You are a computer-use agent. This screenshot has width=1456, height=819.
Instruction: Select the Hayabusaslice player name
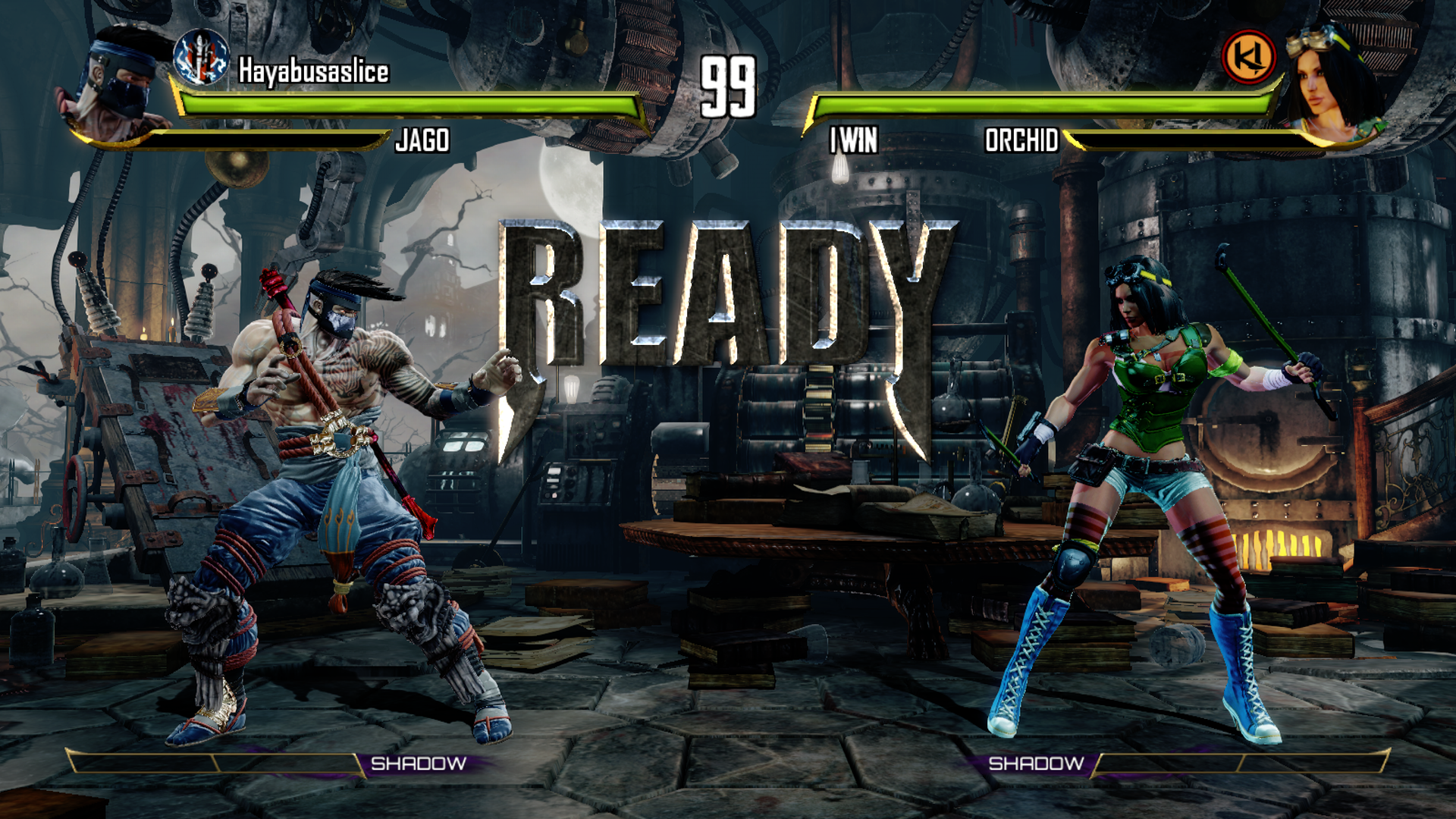[x=313, y=71]
